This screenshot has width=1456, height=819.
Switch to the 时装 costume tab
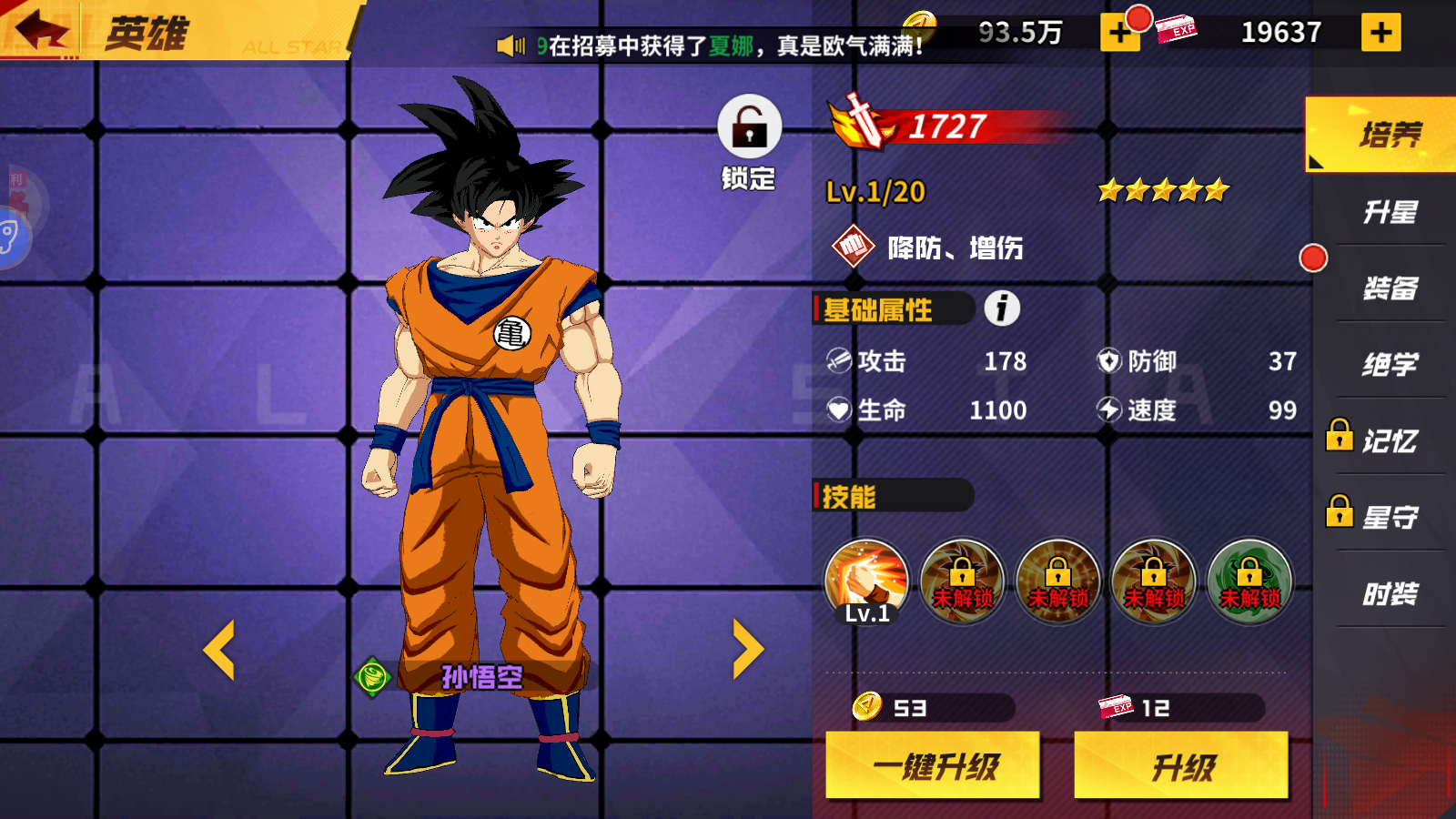coord(1390,592)
